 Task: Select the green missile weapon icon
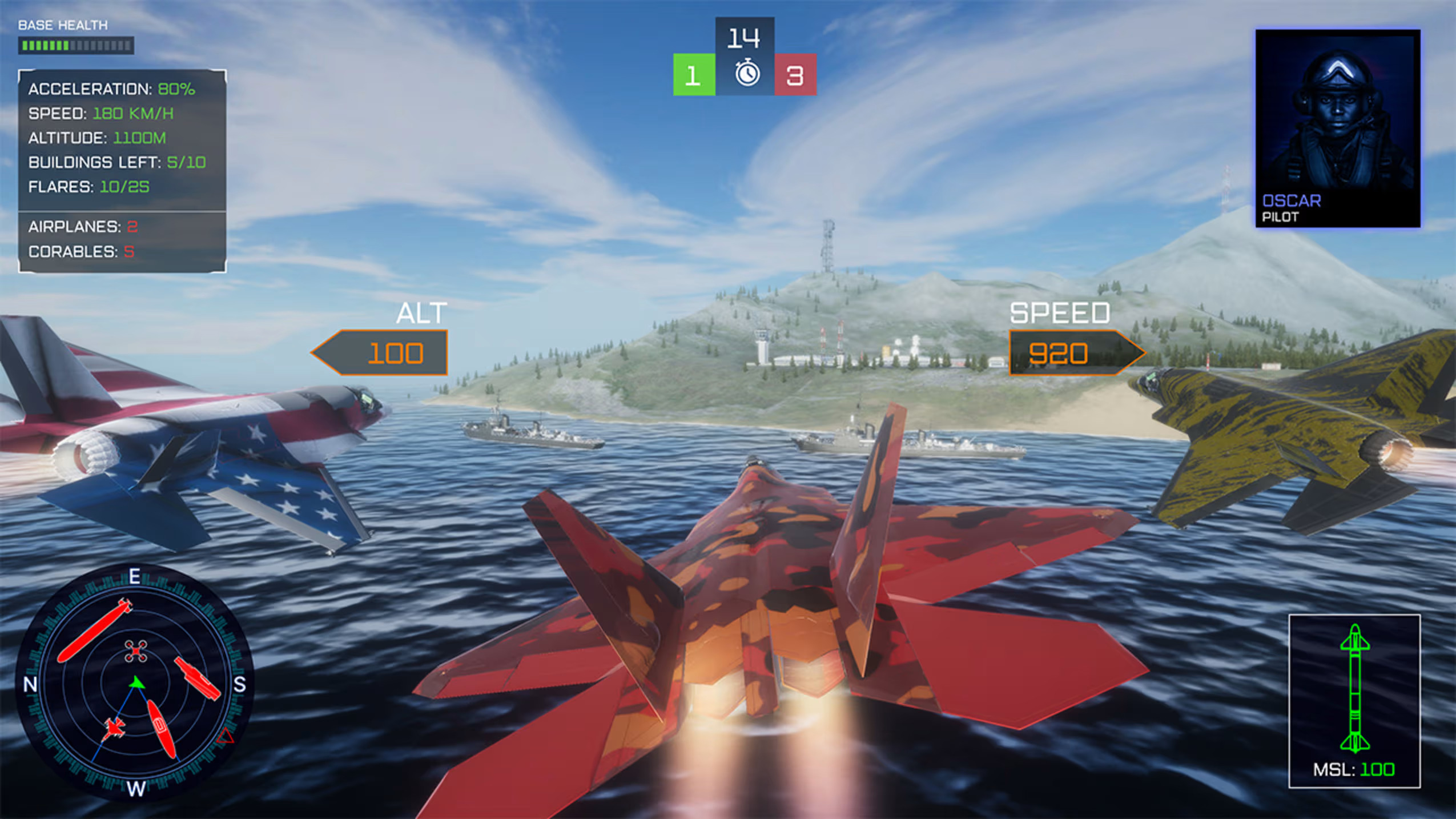pyautogui.click(x=1354, y=688)
